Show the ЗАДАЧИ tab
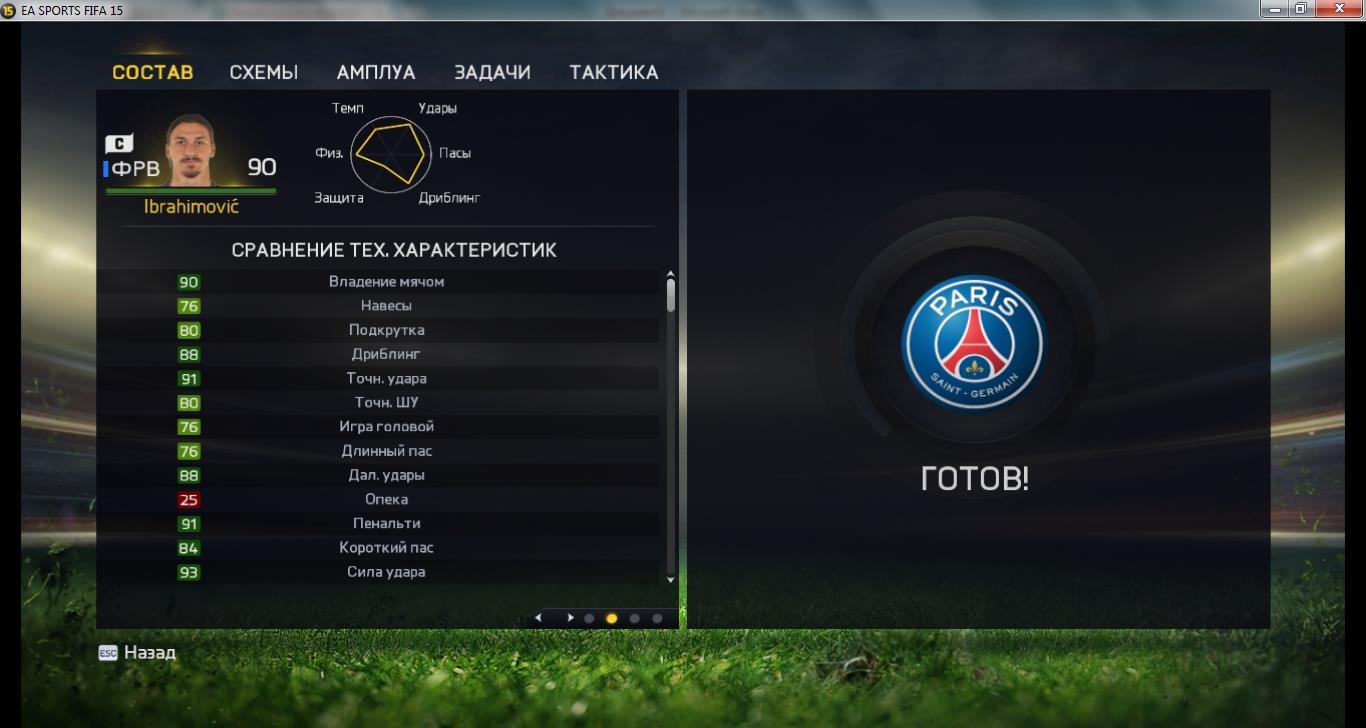This screenshot has height=728, width=1366. pos(492,72)
